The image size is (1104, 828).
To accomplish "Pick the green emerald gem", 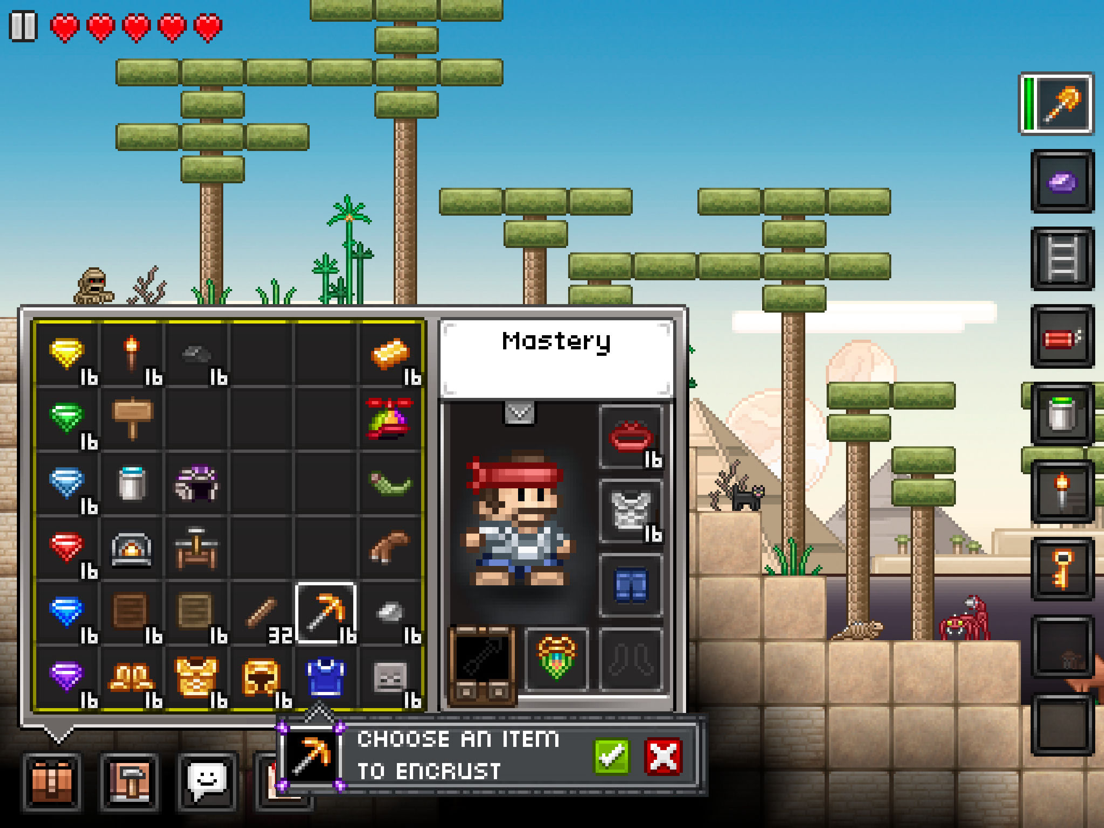I will (67, 417).
